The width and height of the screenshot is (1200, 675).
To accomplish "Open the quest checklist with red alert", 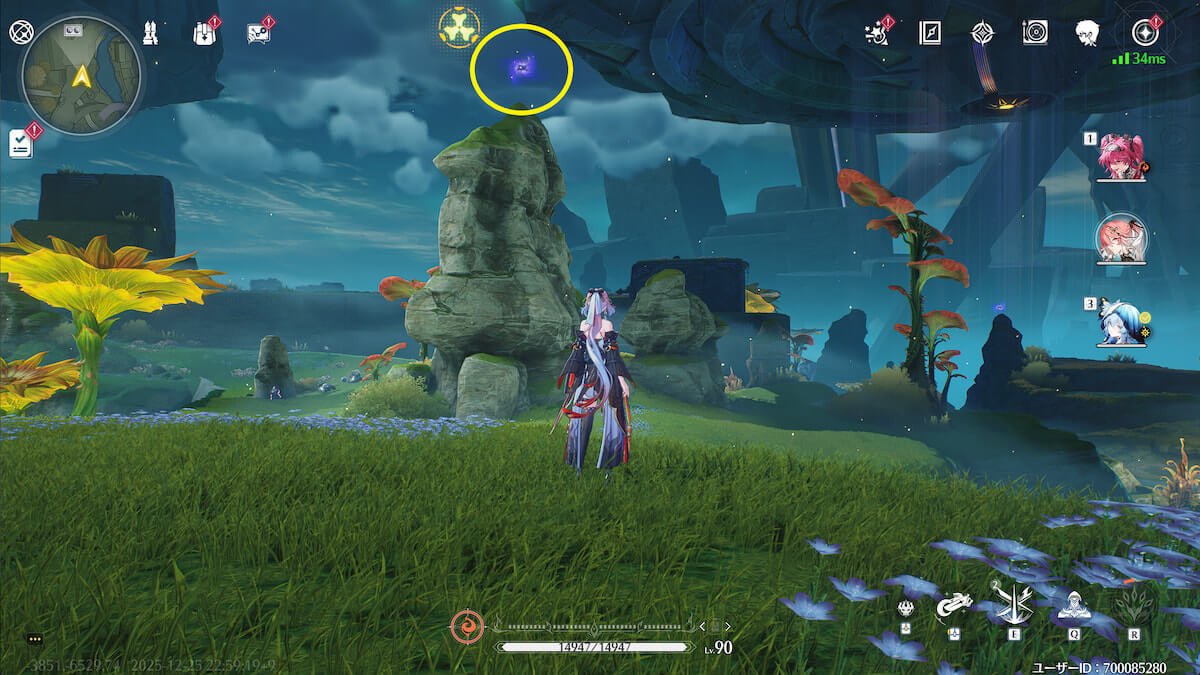I will (22, 143).
